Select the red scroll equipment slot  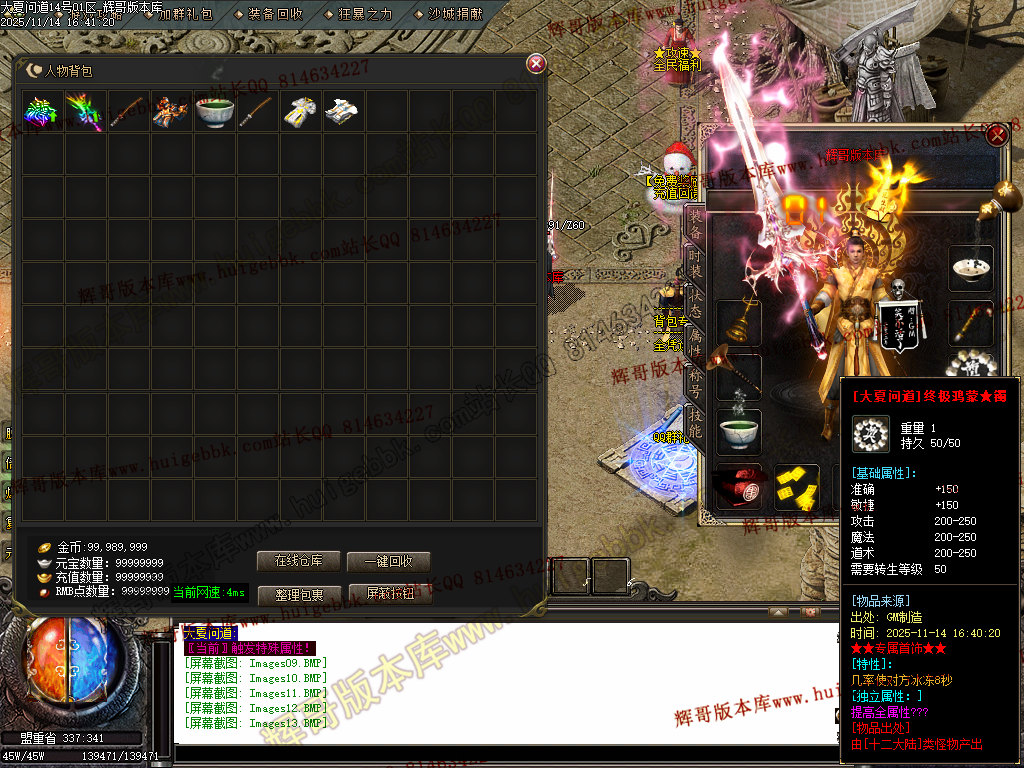click(739, 486)
